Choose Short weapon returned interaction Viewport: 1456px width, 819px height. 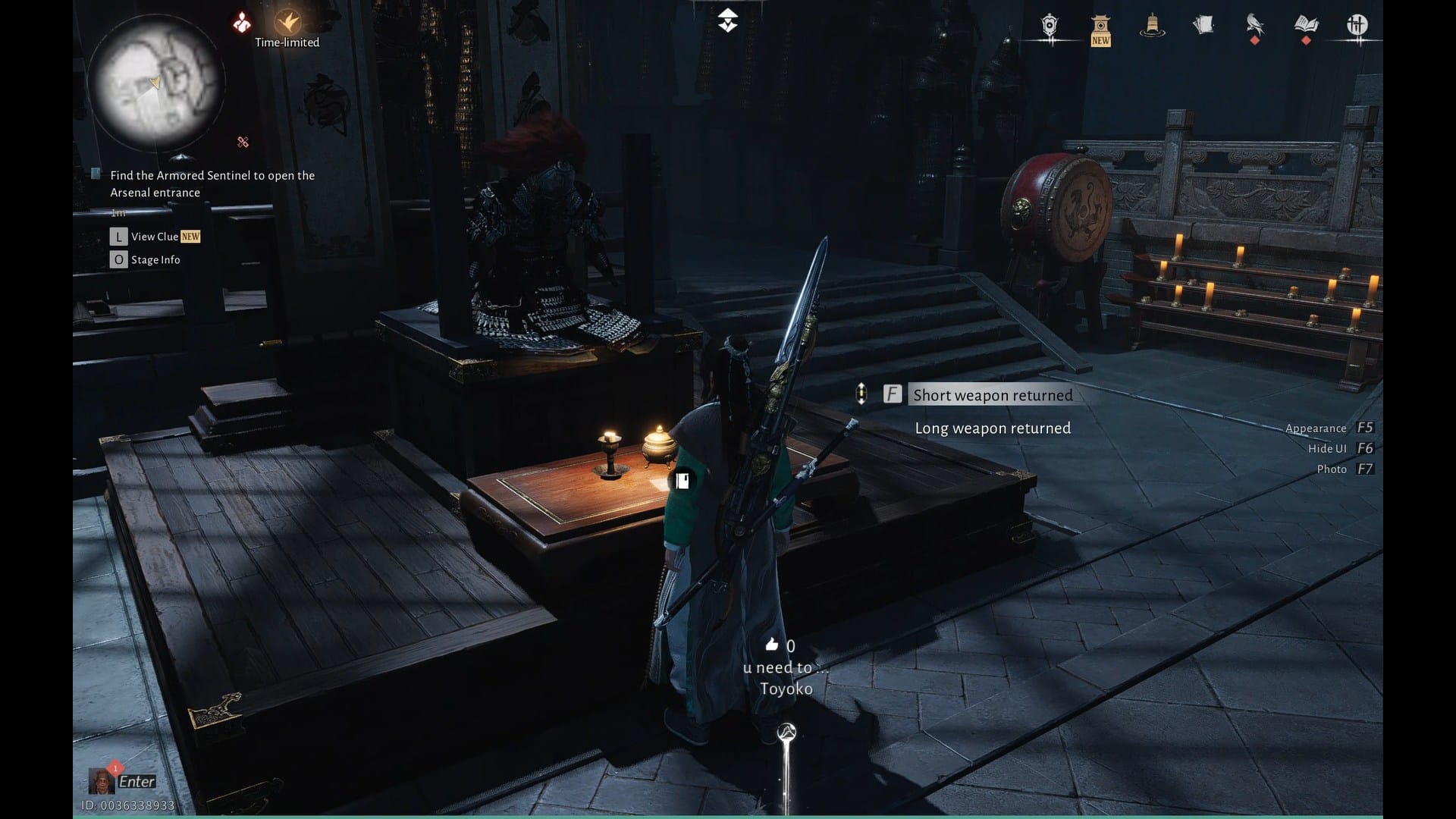tap(992, 394)
